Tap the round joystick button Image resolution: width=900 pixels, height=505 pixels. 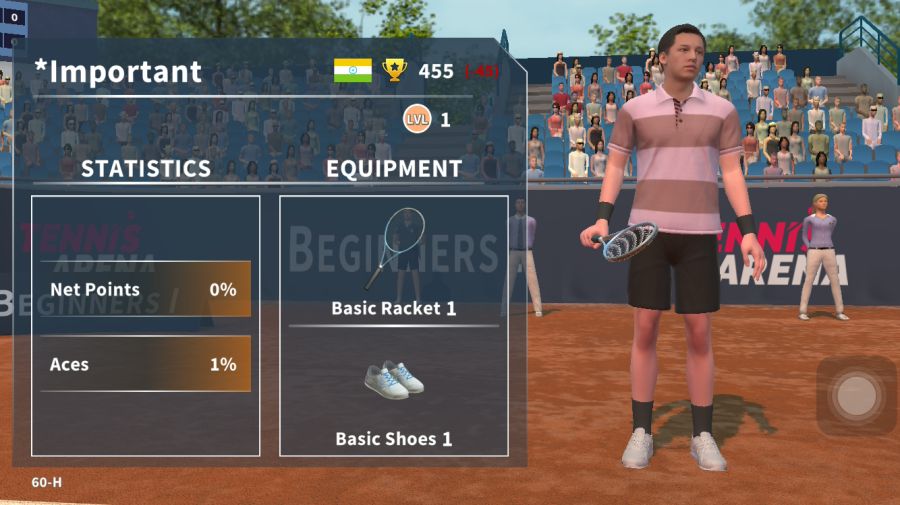click(x=856, y=396)
